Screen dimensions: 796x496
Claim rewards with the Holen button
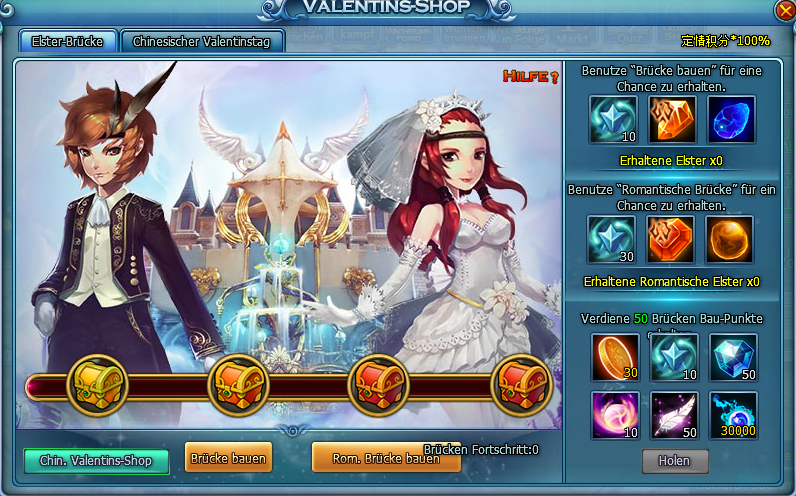tap(675, 461)
